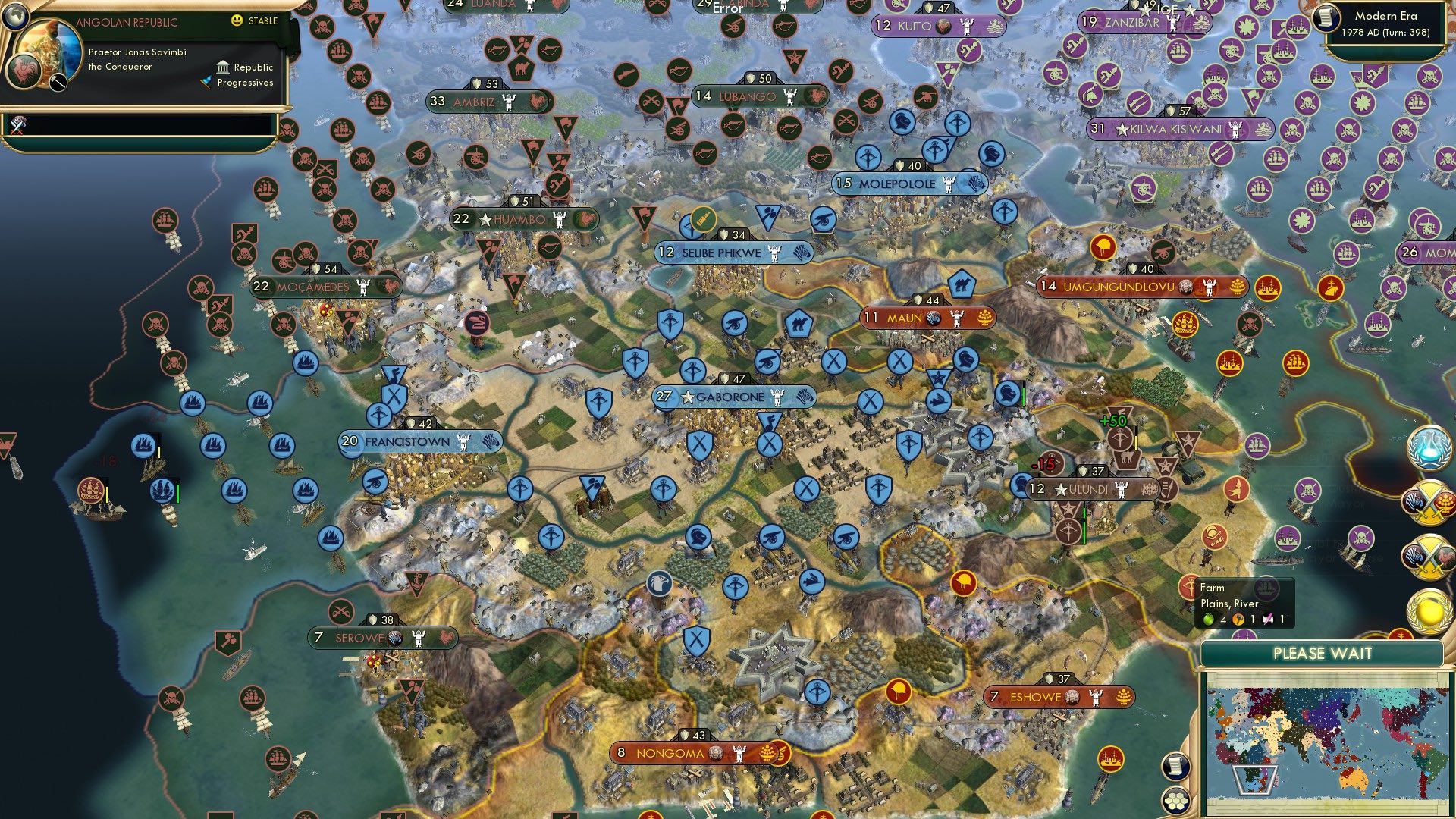The image size is (1456, 819).
Task: Click the rooster civilization emblem under the portrait
Action: pyautogui.click(x=23, y=70)
